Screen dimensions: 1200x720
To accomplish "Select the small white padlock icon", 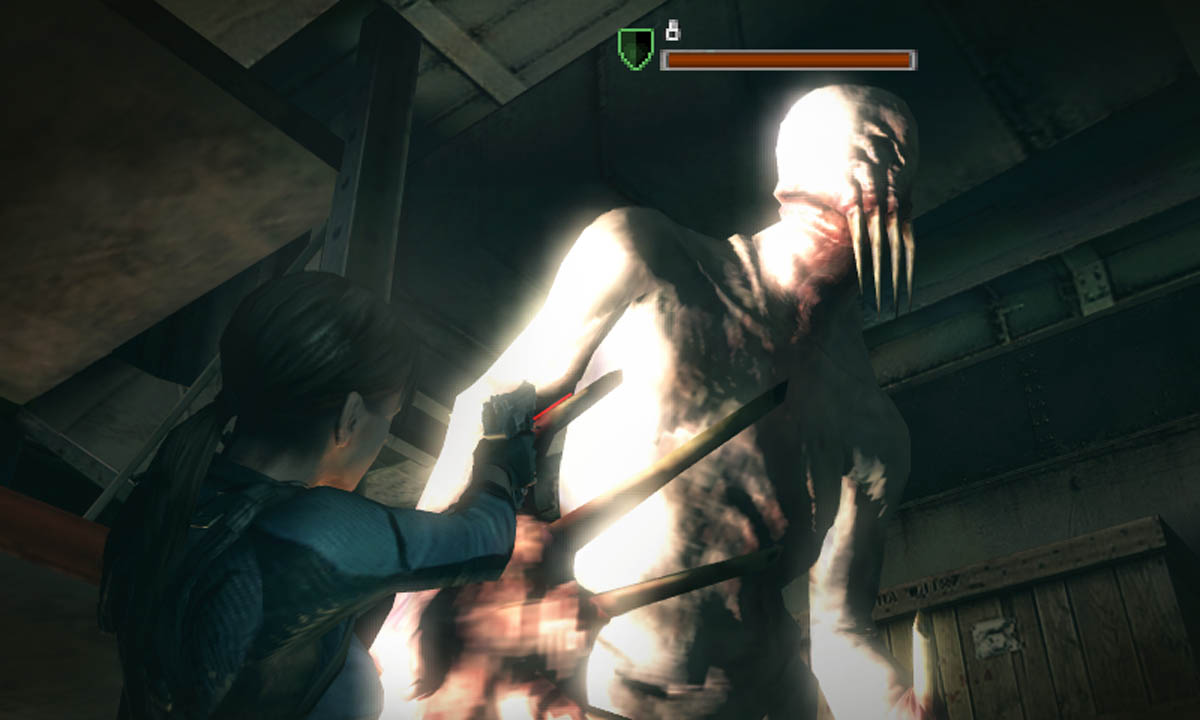I will [673, 31].
